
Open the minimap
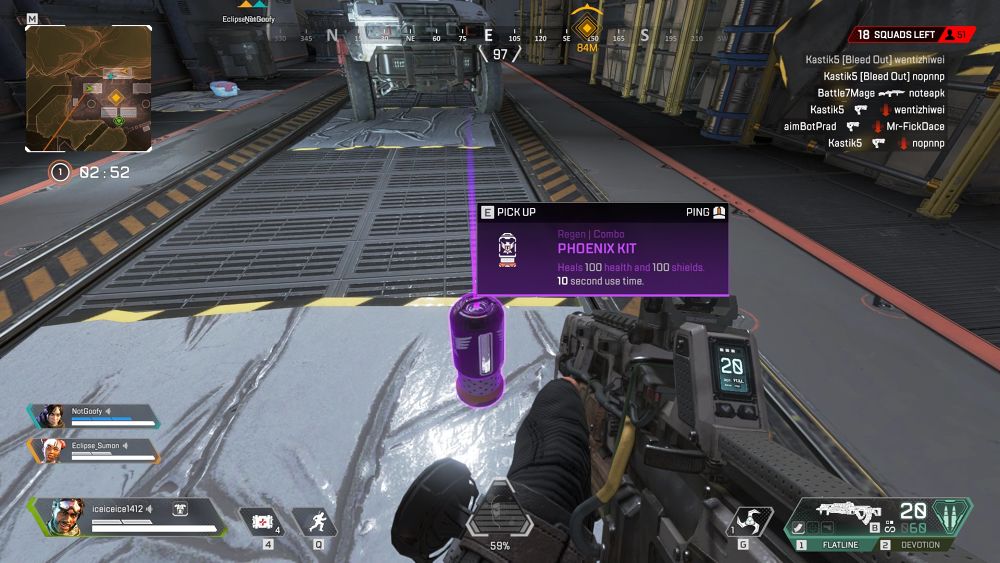point(88,88)
